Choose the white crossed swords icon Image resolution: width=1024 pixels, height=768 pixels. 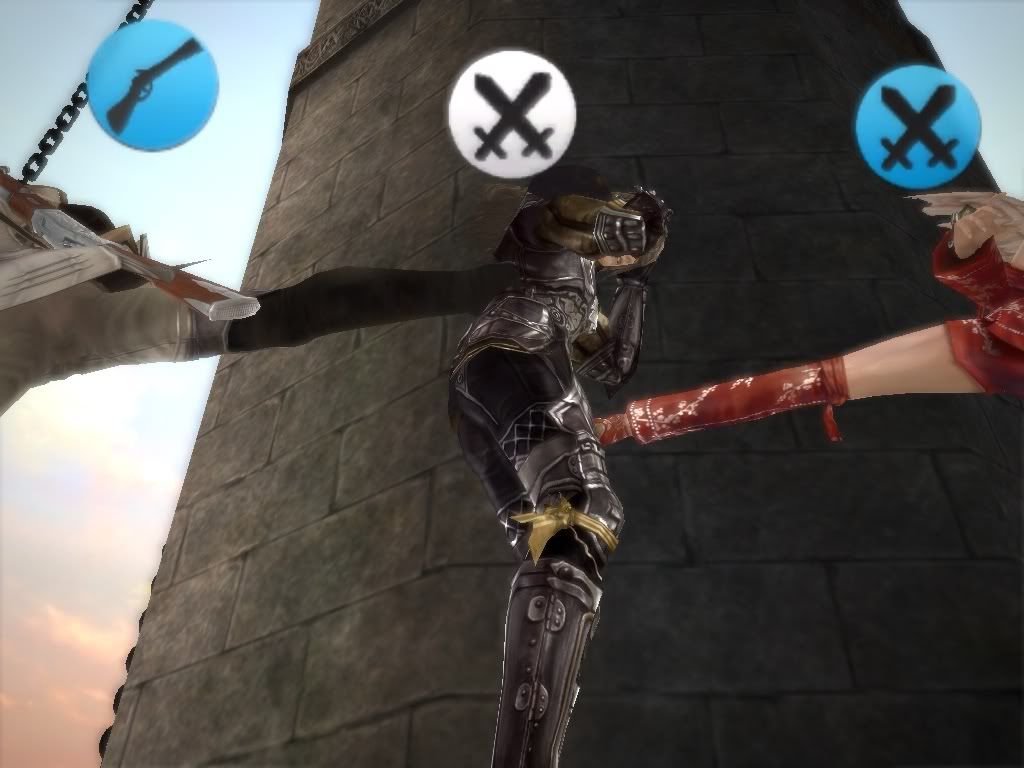(512, 114)
